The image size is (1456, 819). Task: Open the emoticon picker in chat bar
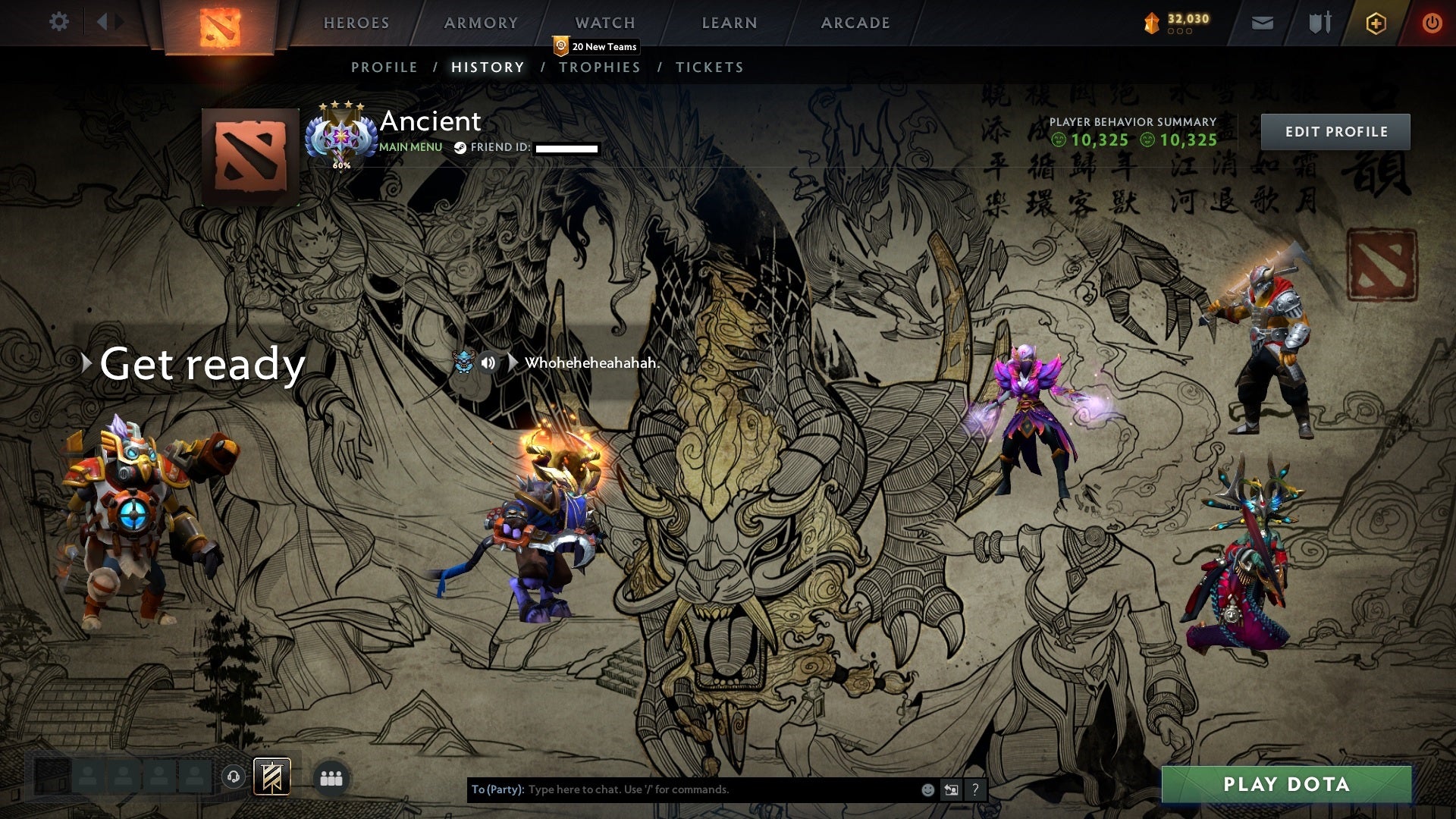[x=927, y=789]
